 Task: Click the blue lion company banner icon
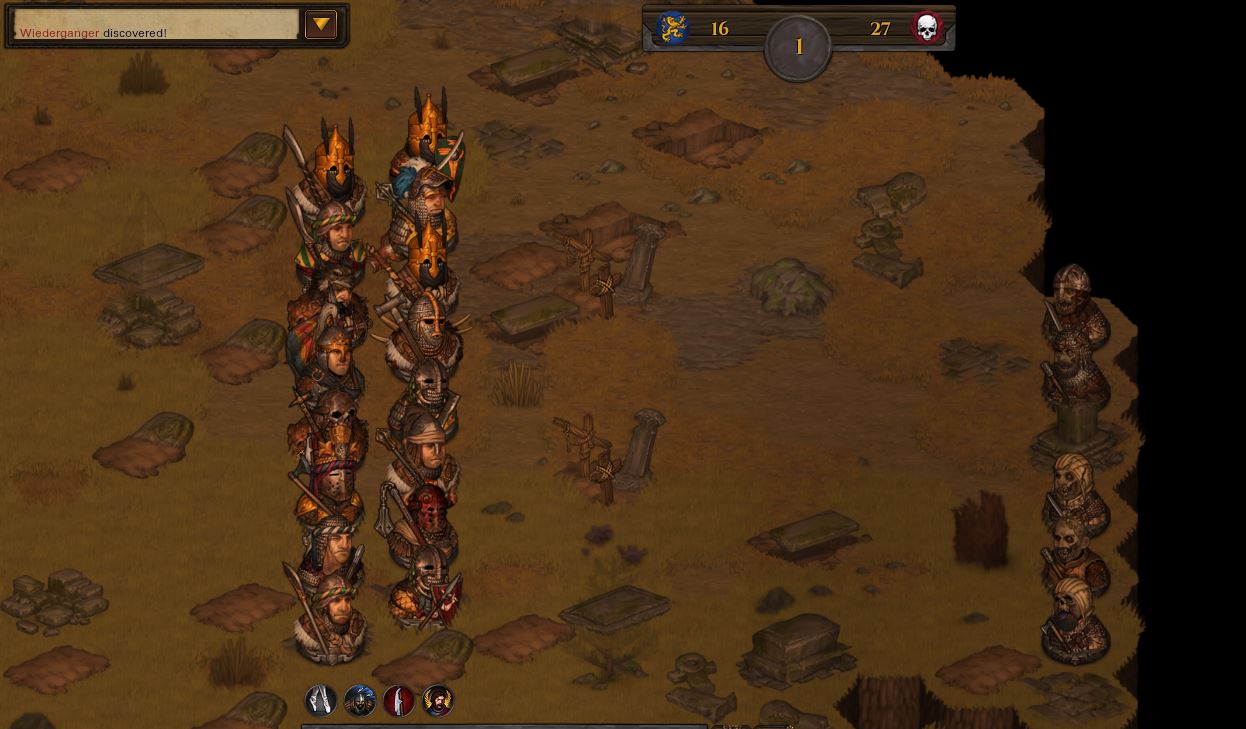point(673,28)
